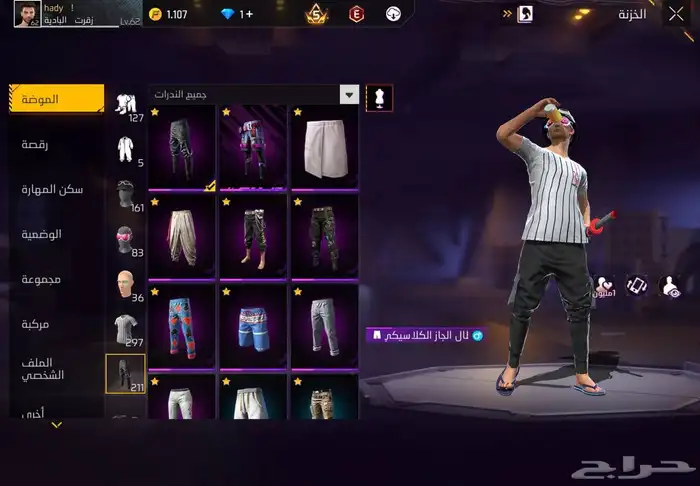Show the outfit sets category with 127 items
This screenshot has height=486, width=700.
point(126,105)
